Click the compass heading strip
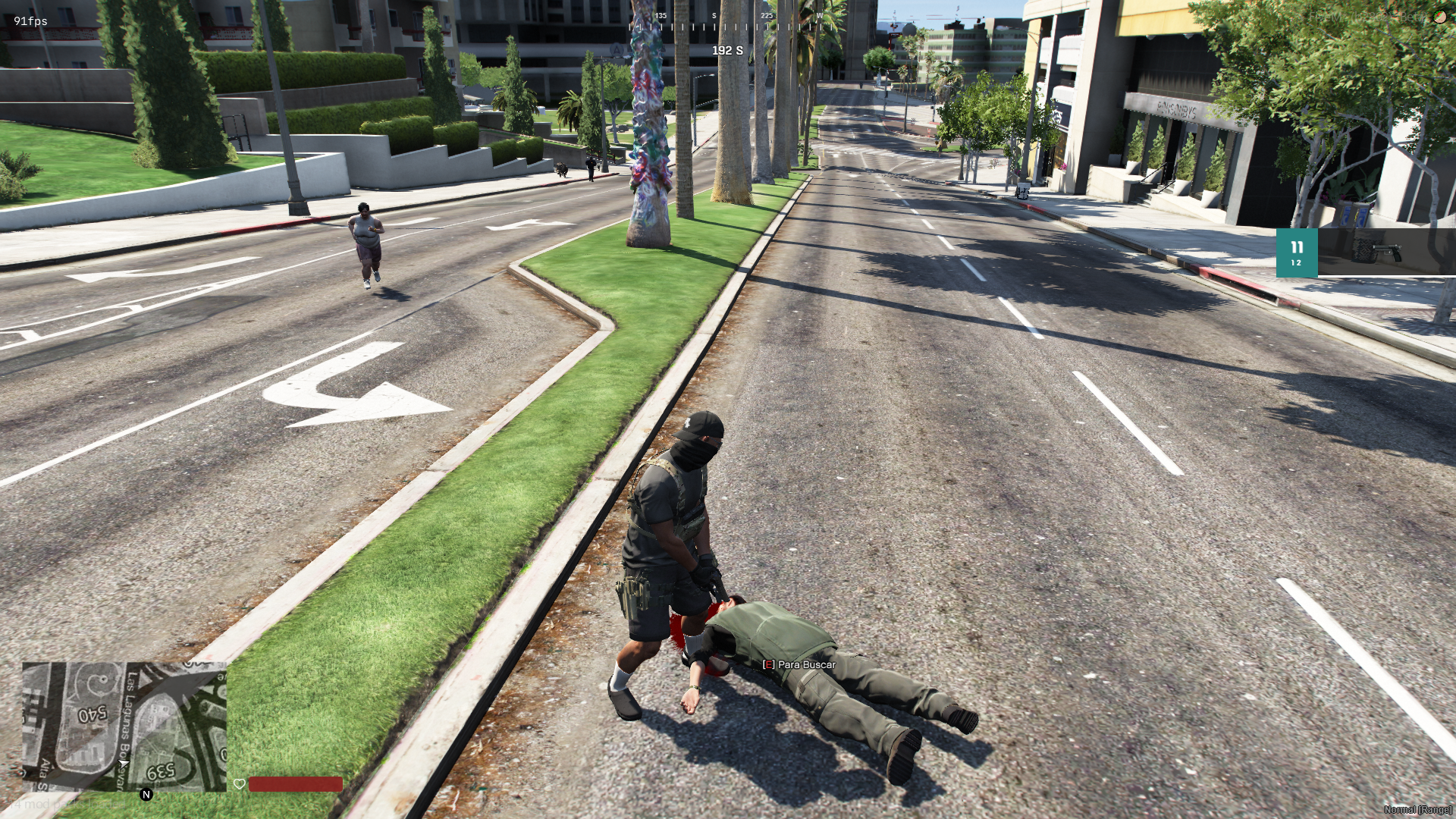1456x819 pixels. (725, 26)
